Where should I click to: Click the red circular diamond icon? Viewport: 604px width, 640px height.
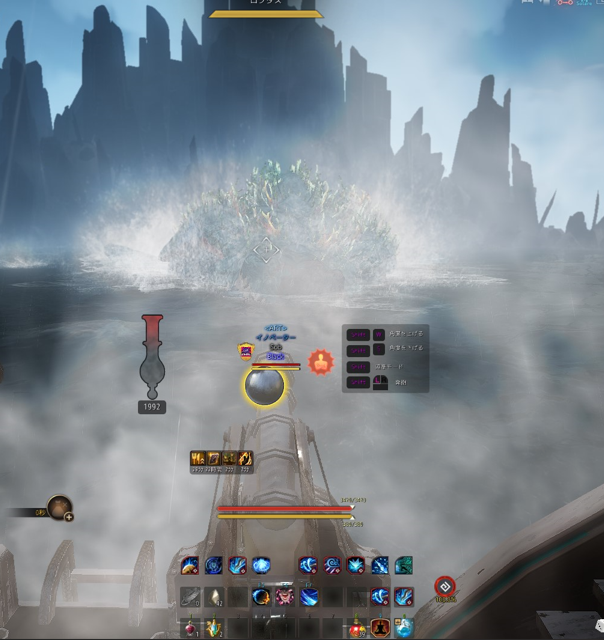(444, 587)
